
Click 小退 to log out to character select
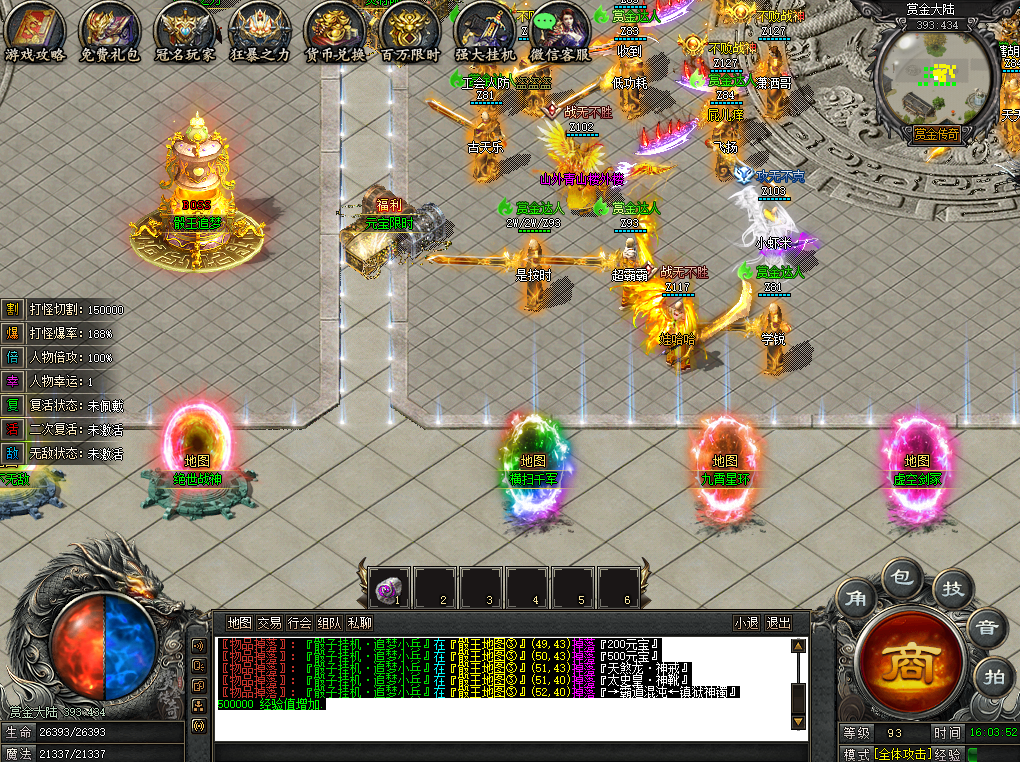pos(746,623)
